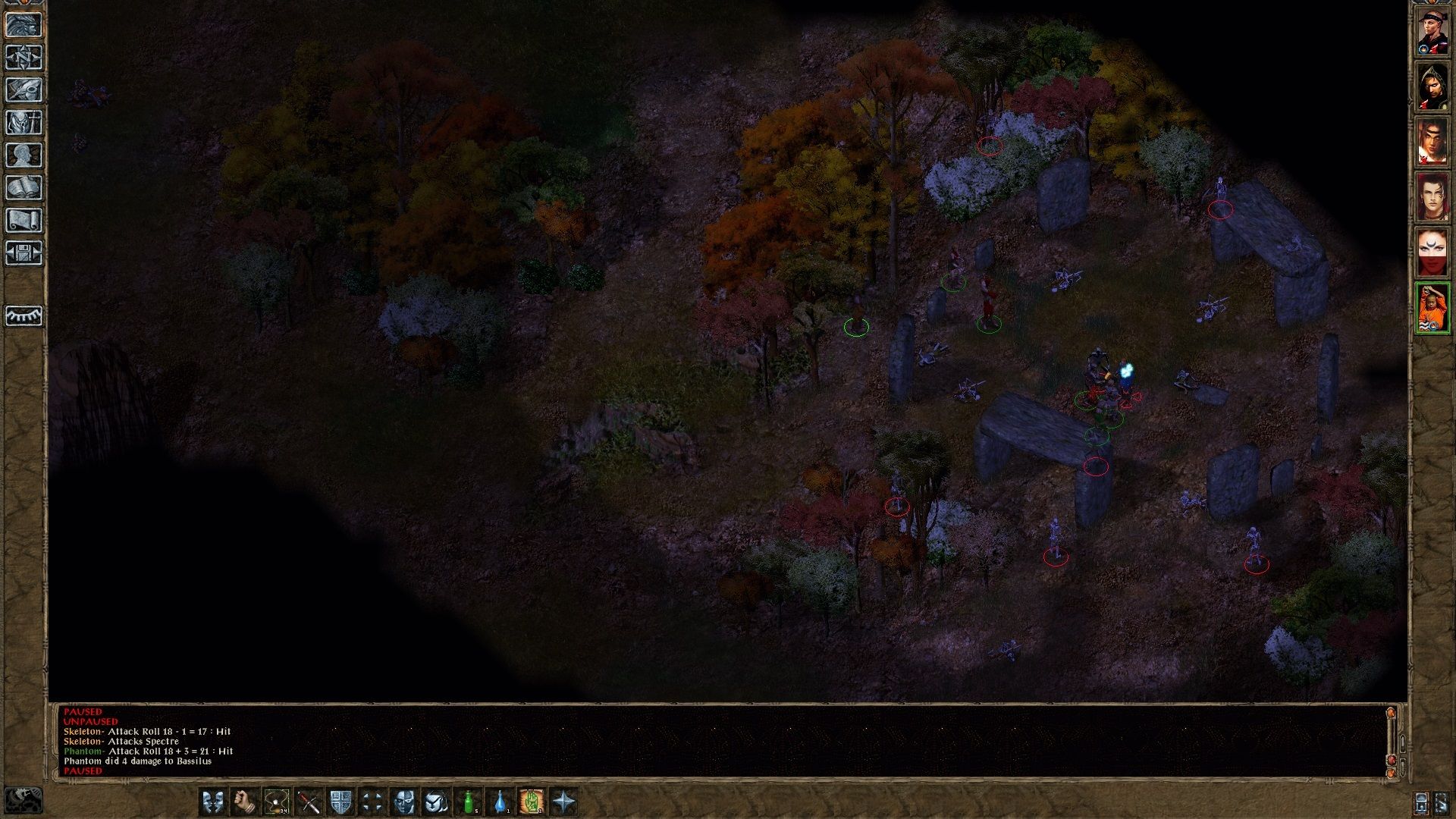
Task: Open the priest scroll button
Action: [x=24, y=220]
